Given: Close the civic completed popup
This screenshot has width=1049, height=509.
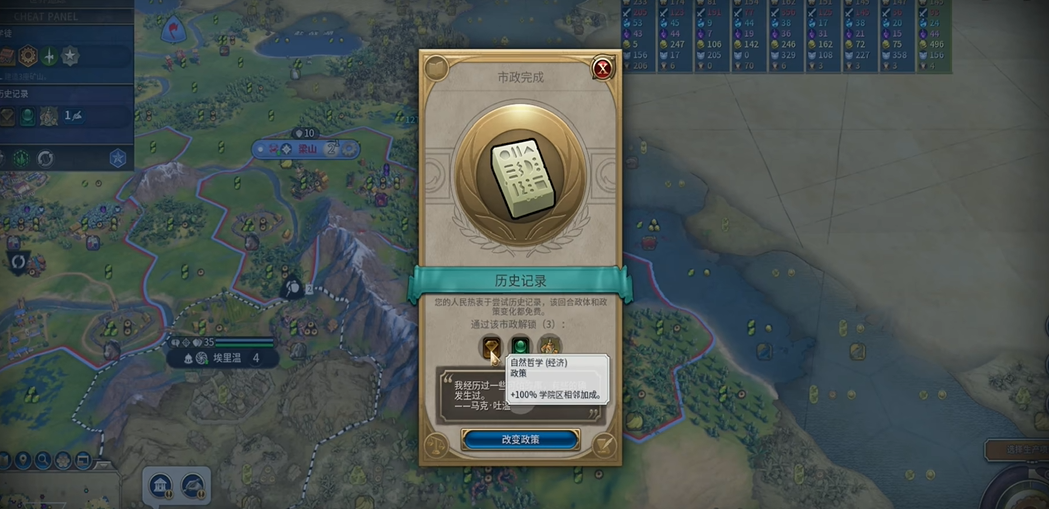Looking at the screenshot, I should tap(602, 69).
